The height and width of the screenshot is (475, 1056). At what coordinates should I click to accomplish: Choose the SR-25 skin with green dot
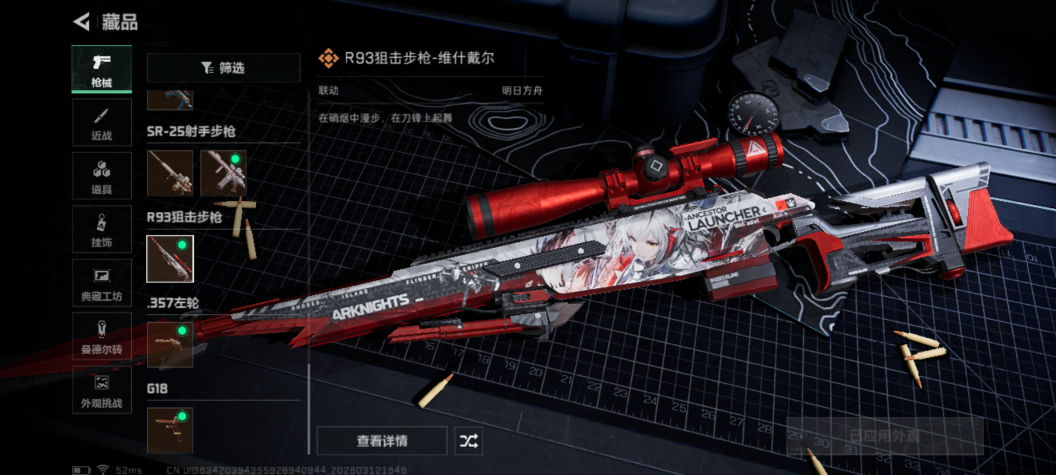[223, 173]
